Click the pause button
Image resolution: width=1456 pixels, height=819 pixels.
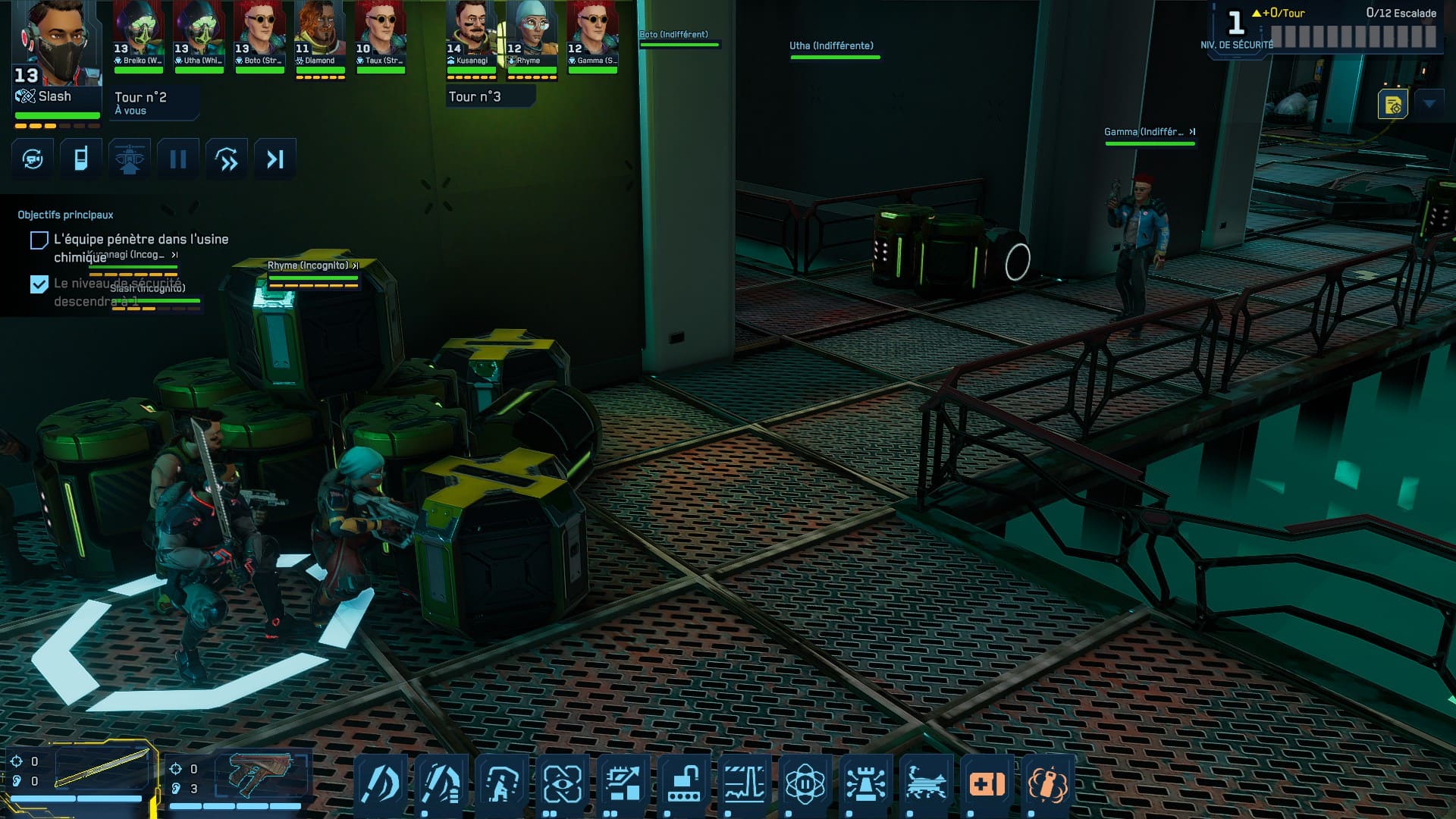tap(178, 159)
